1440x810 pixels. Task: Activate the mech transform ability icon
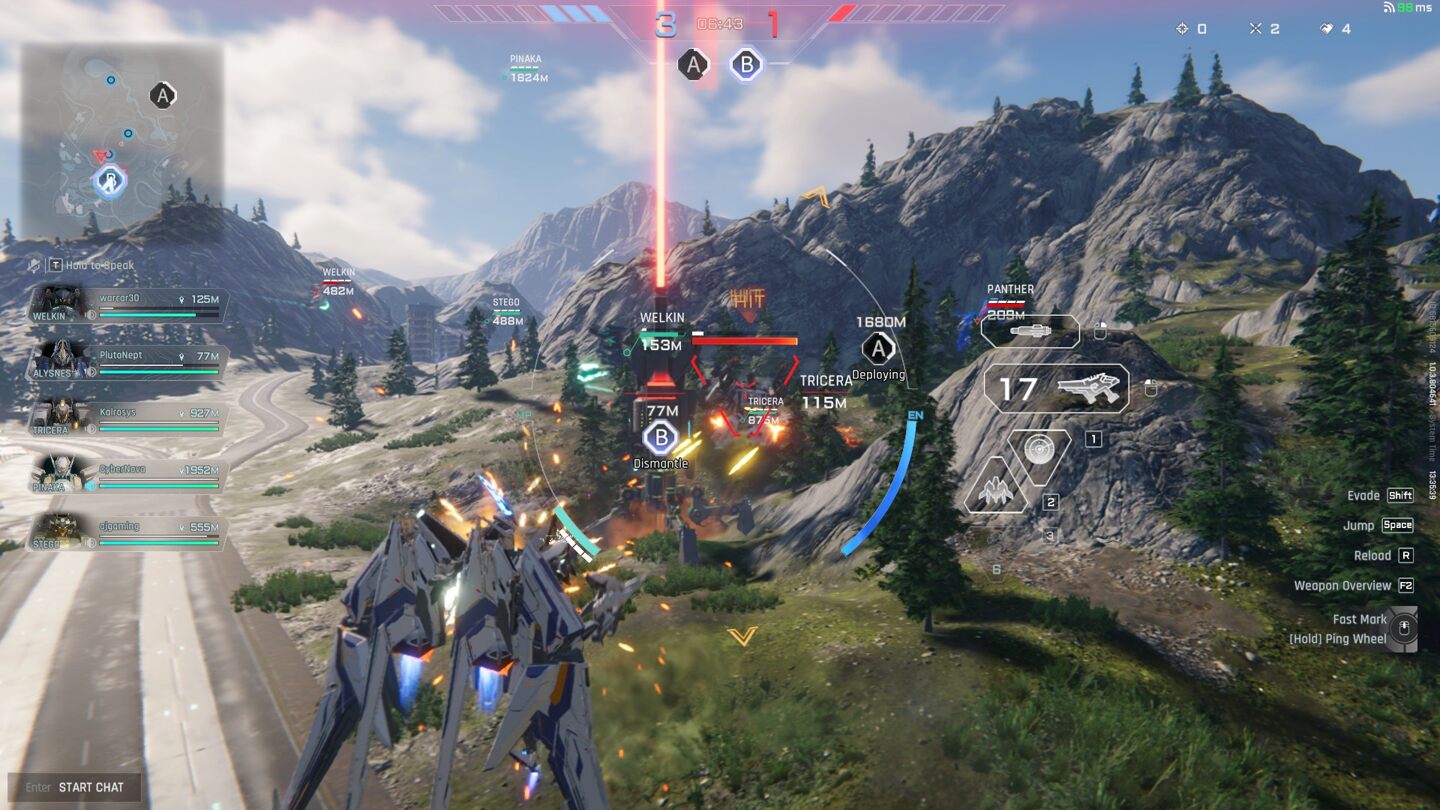click(x=996, y=488)
